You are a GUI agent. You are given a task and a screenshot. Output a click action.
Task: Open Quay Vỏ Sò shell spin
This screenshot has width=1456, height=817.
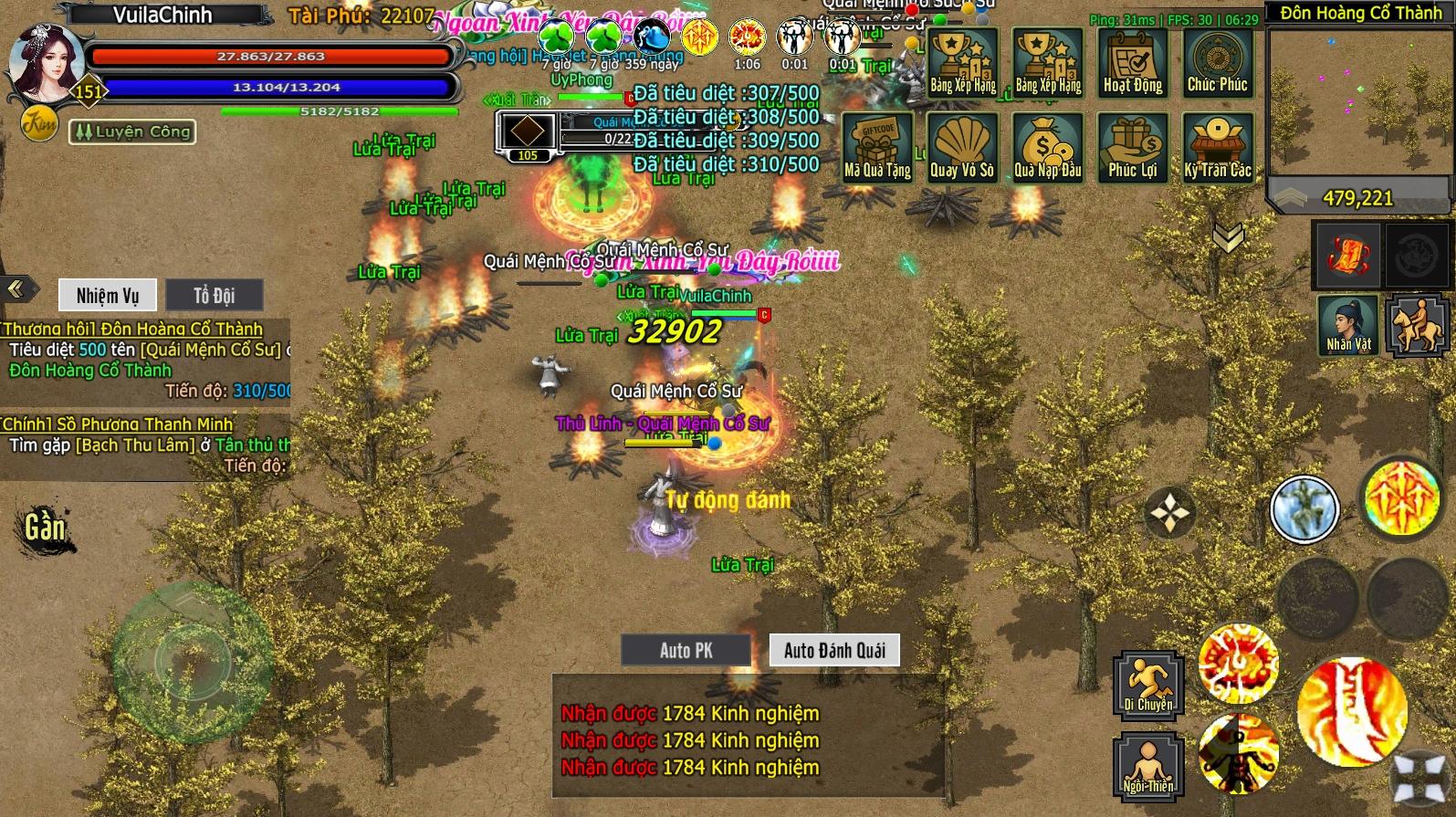tap(961, 148)
